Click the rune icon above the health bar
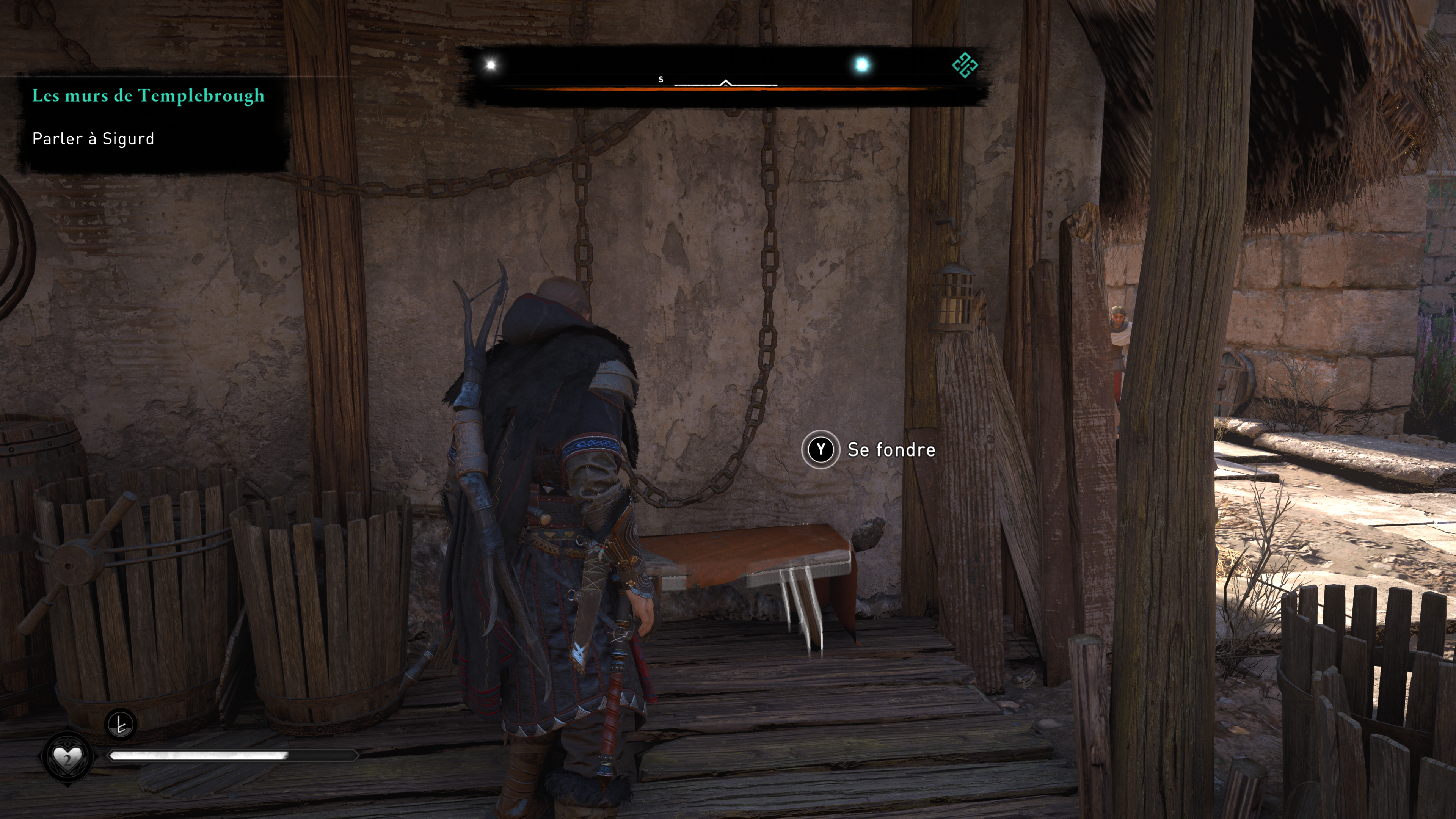Viewport: 1456px width, 819px height. click(121, 724)
